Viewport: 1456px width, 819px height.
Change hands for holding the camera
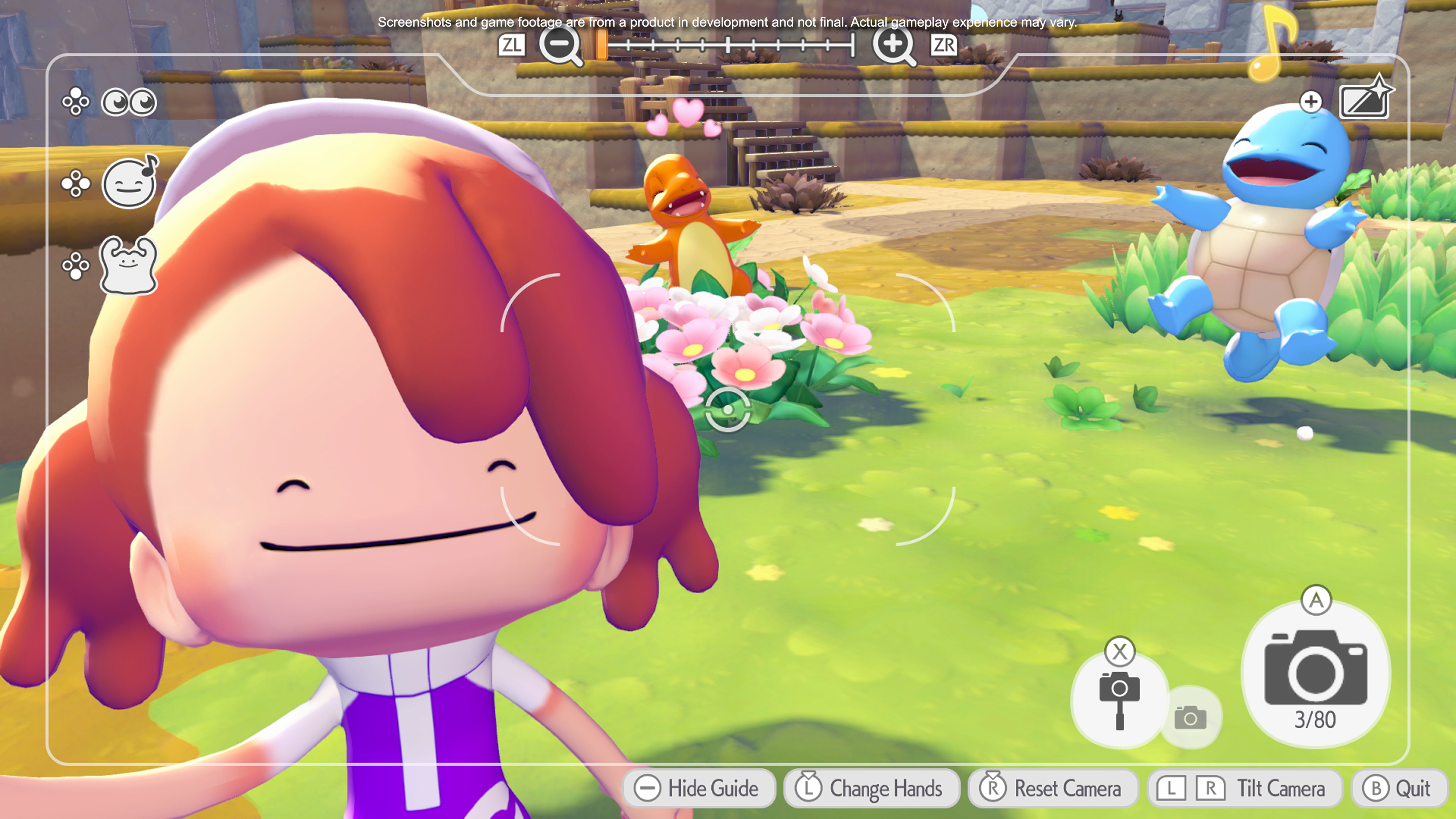coord(871,789)
